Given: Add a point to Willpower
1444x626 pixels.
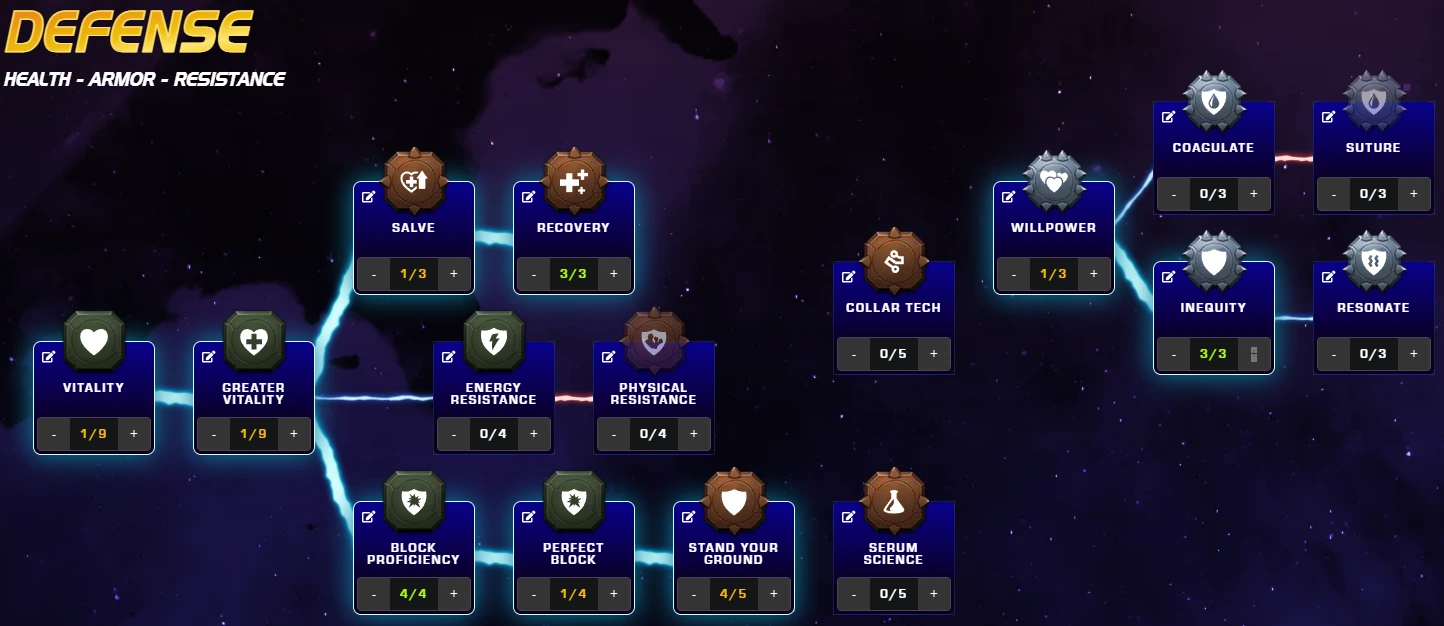Looking at the screenshot, I should [1094, 274].
